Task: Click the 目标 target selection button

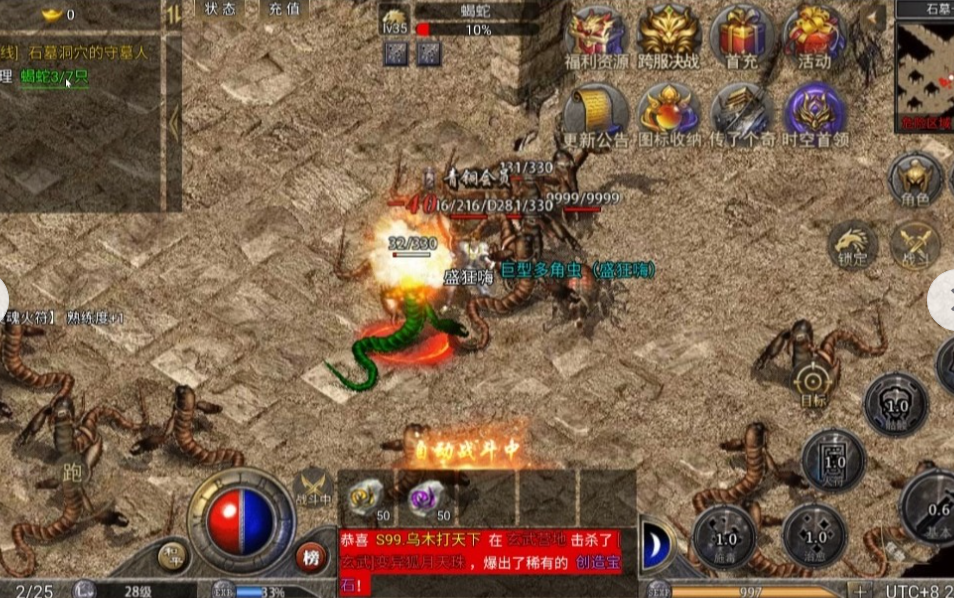Action: pyautogui.click(x=811, y=385)
